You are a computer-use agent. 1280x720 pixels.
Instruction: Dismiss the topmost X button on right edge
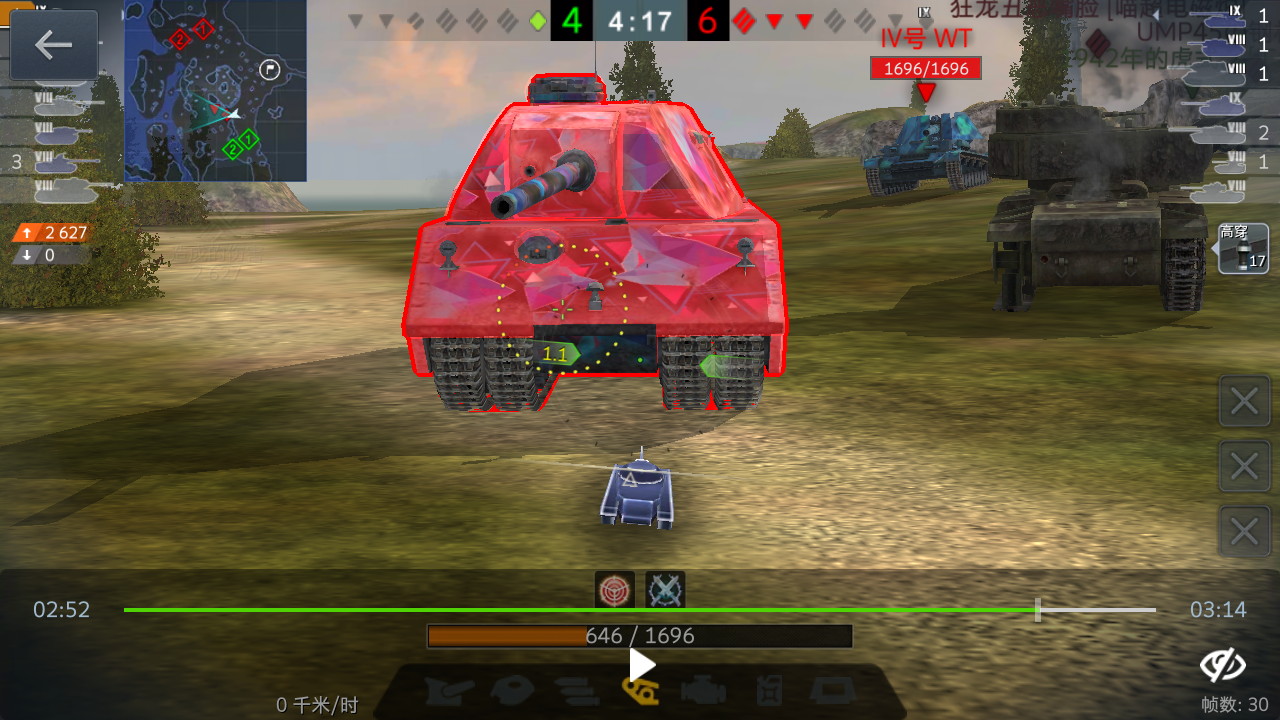point(1243,401)
